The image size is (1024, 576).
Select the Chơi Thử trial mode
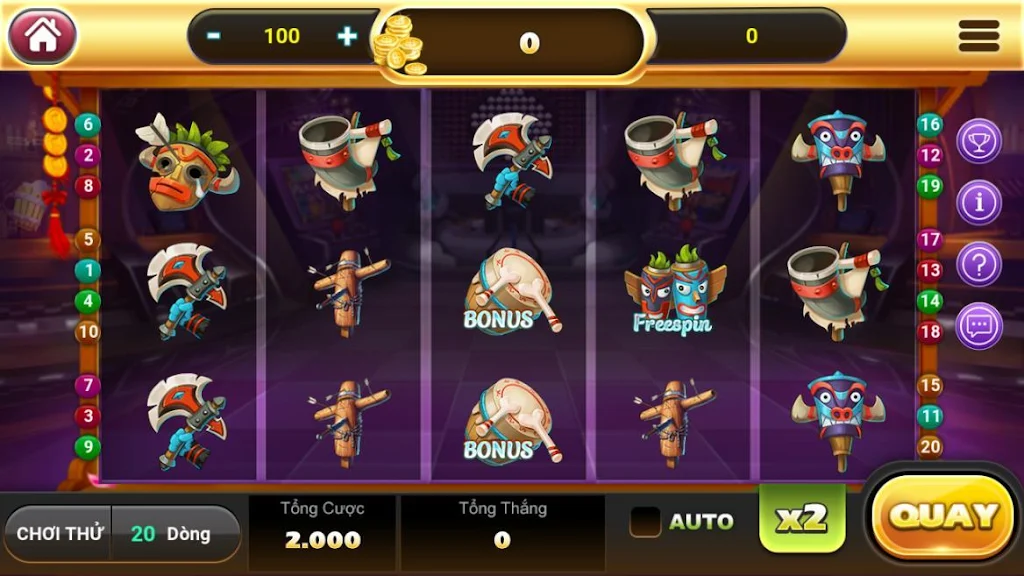60,533
